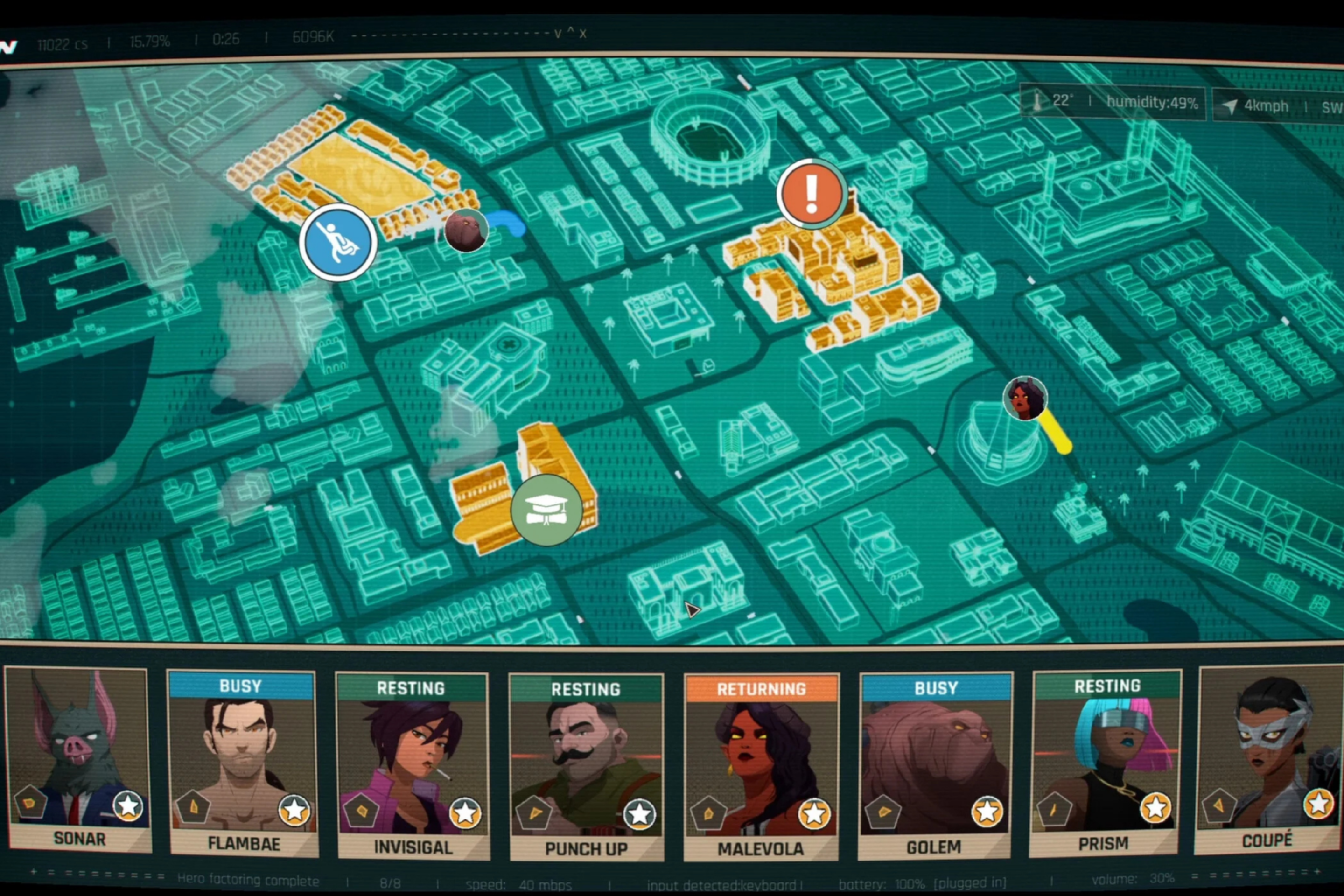
Task: Pick the Invisigal hero card
Action: coord(413,766)
